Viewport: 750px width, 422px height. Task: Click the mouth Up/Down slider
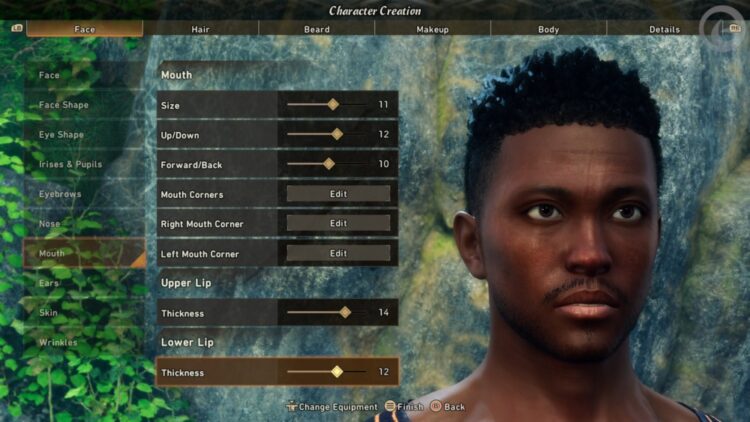click(337, 134)
